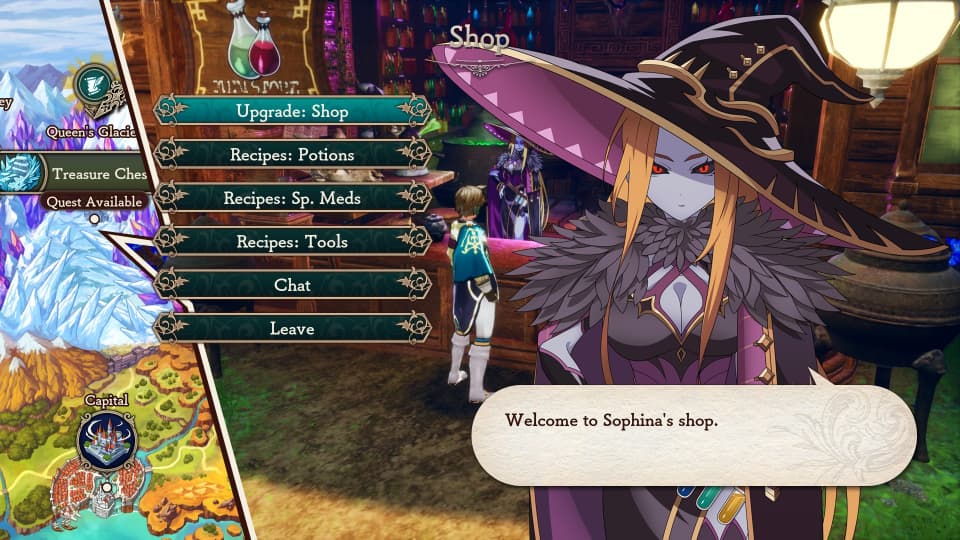Open the Recipes: Tools list

coord(293,241)
